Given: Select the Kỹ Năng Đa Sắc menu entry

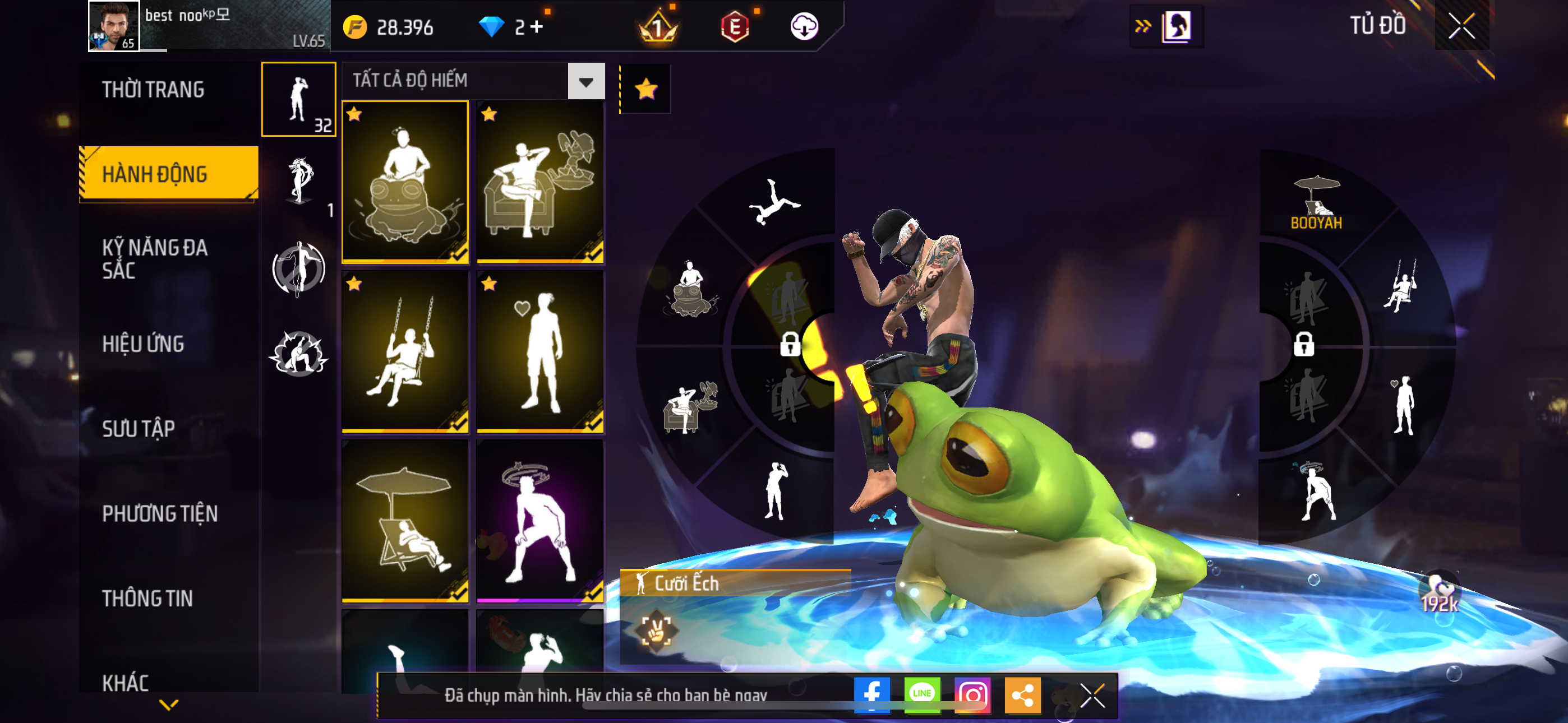Looking at the screenshot, I should 155,258.
